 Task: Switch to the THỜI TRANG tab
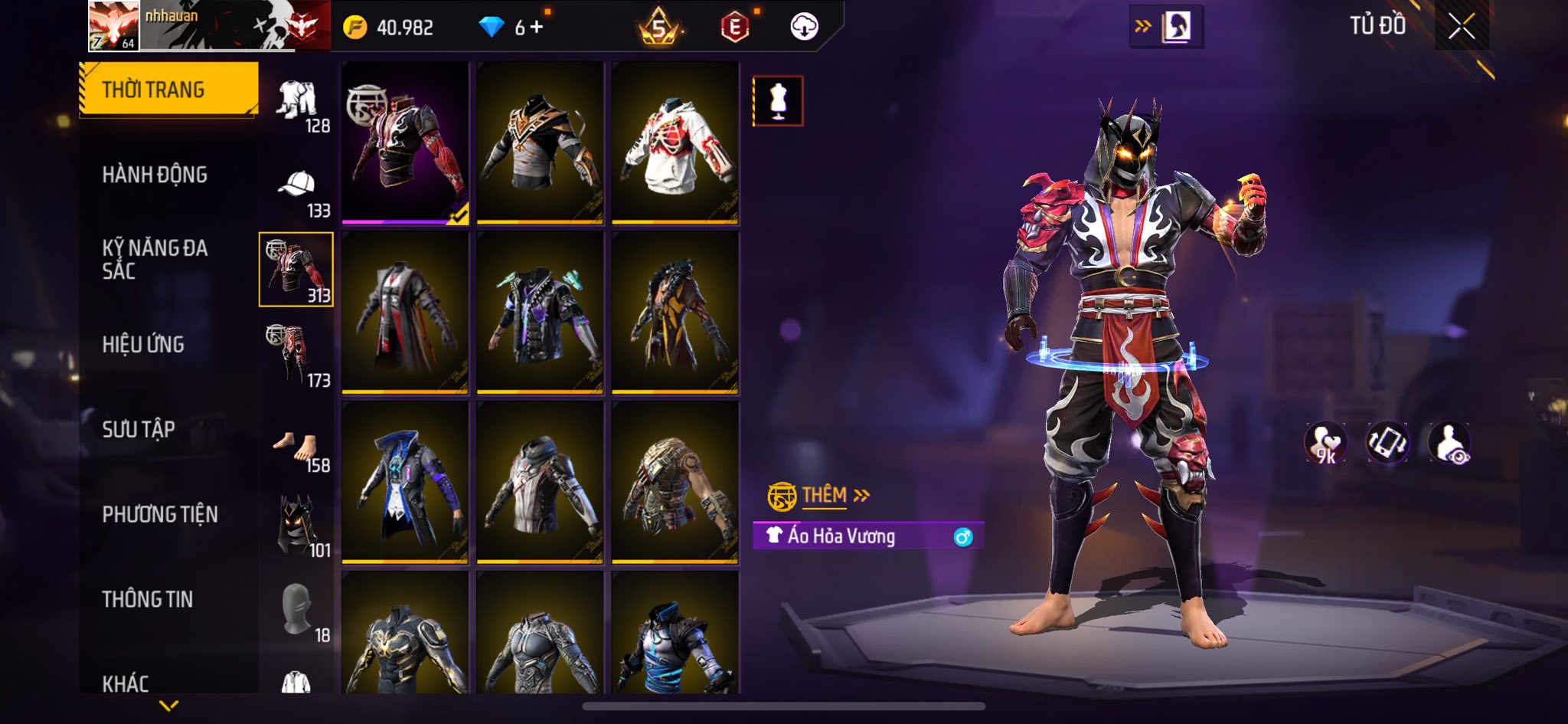[x=168, y=89]
